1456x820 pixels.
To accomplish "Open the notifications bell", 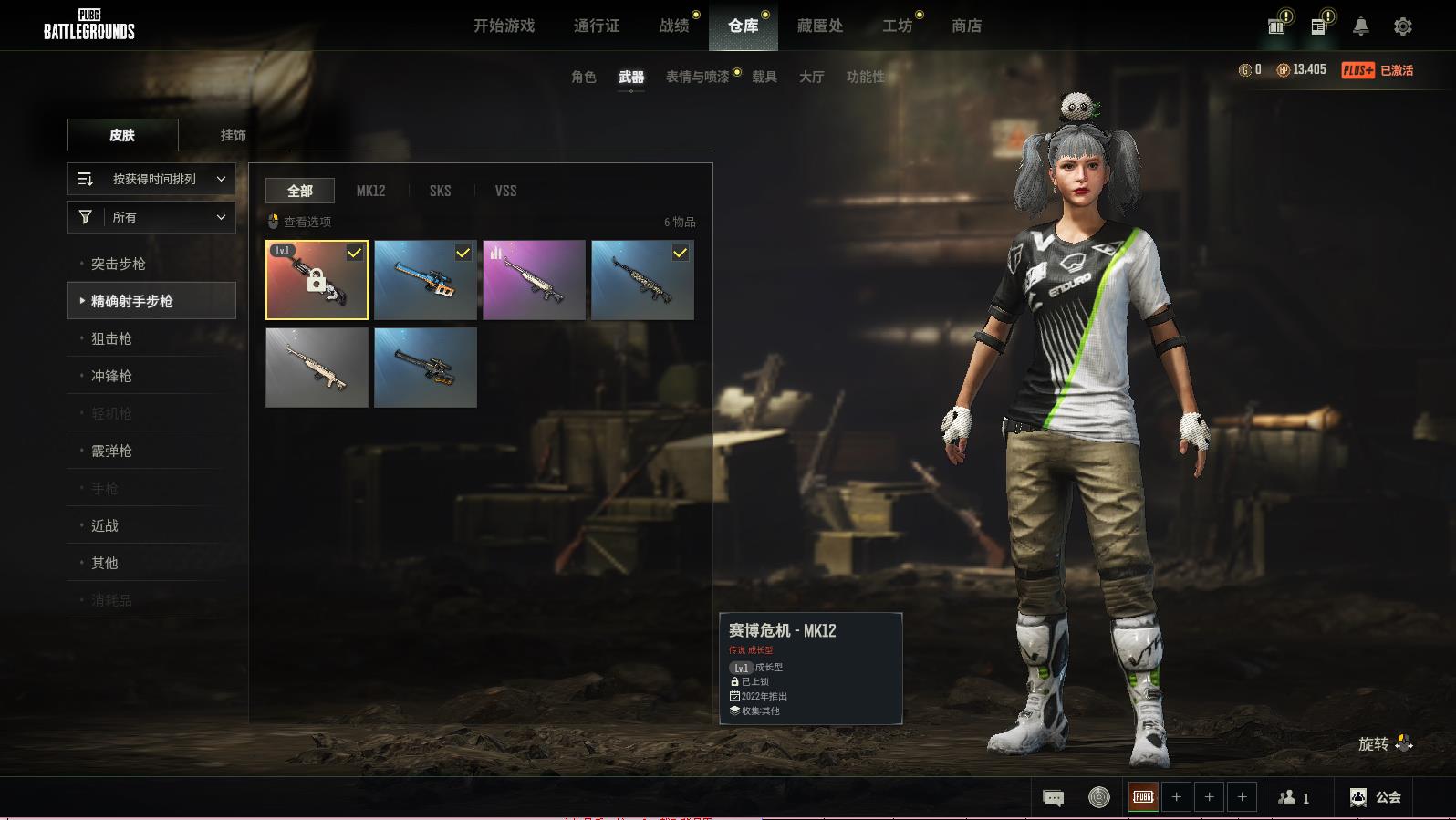I will tap(1360, 26).
